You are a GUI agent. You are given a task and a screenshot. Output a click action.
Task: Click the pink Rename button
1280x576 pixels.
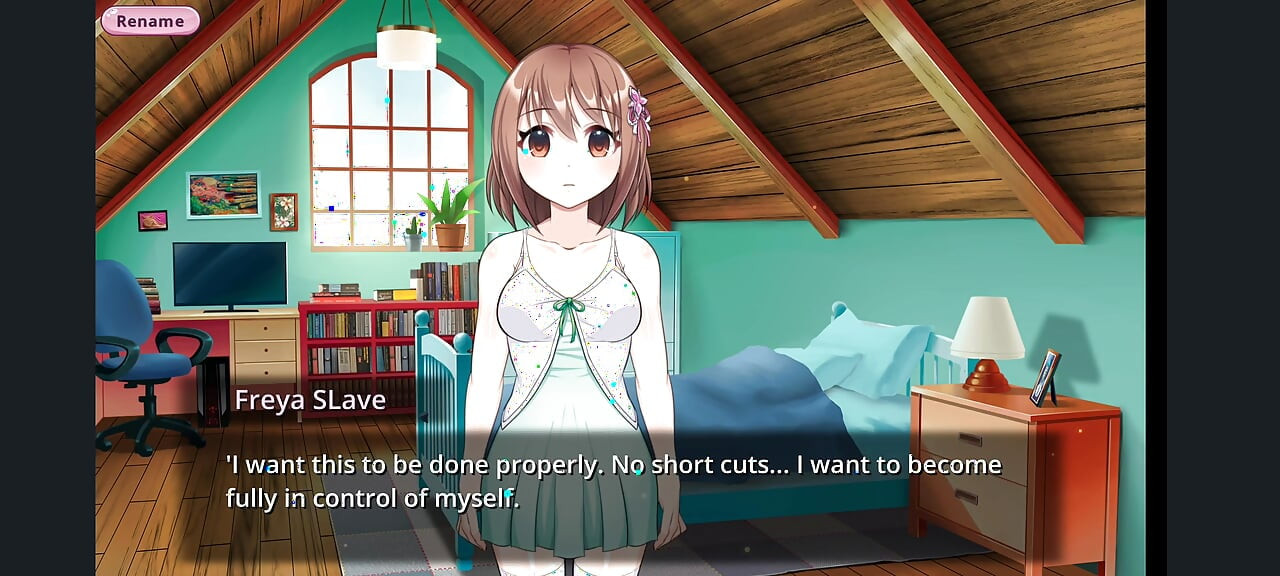coord(150,21)
